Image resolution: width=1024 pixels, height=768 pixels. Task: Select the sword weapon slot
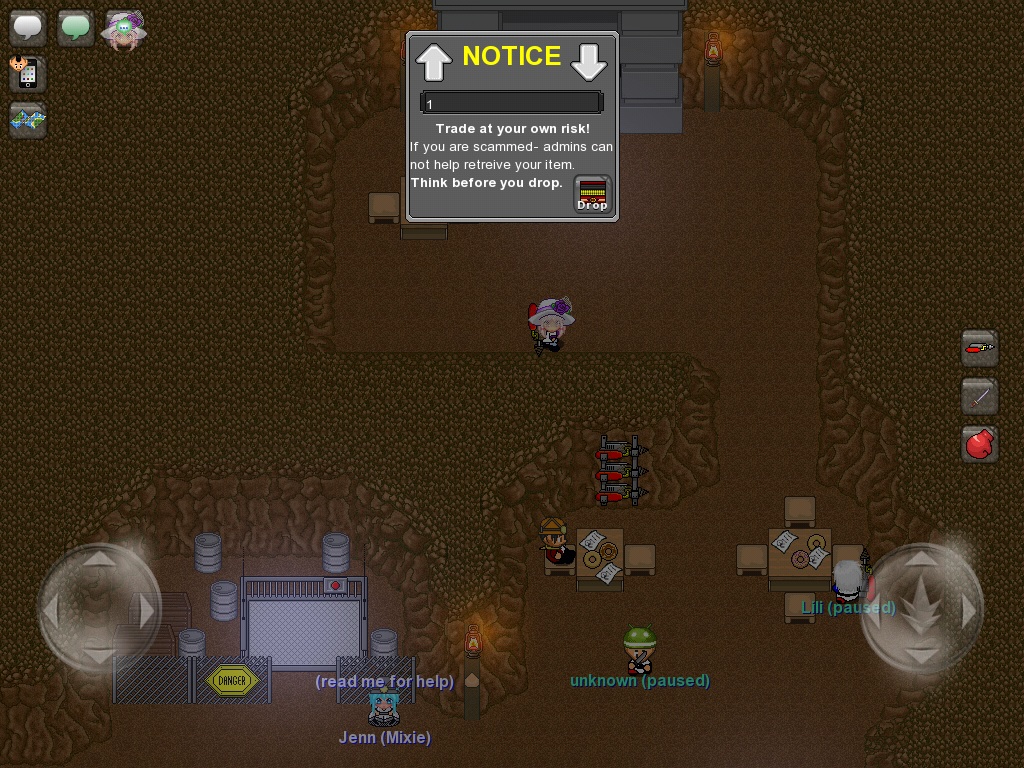979,396
